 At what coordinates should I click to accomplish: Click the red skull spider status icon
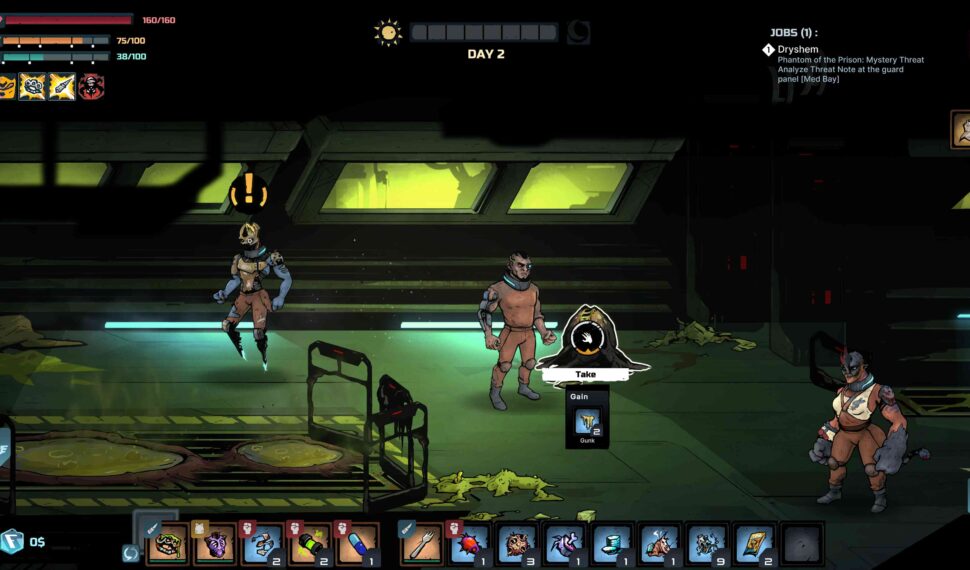92,87
